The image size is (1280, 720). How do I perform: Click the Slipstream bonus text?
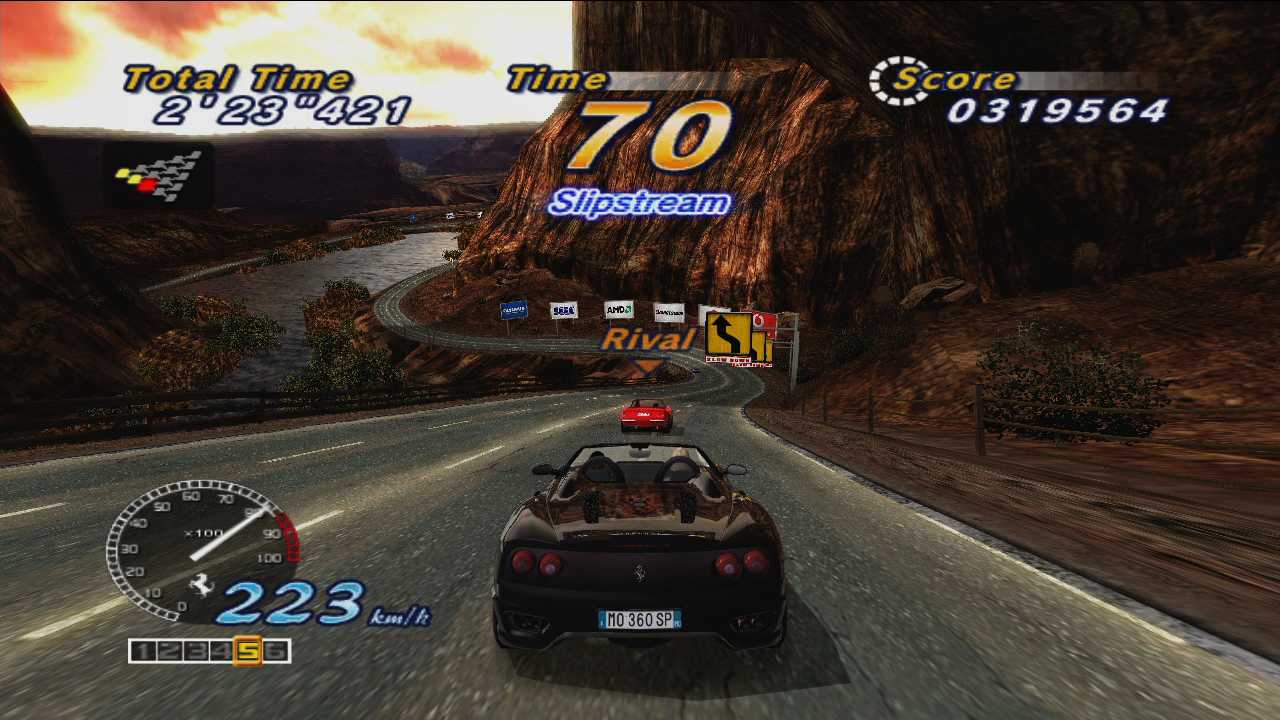click(x=644, y=201)
